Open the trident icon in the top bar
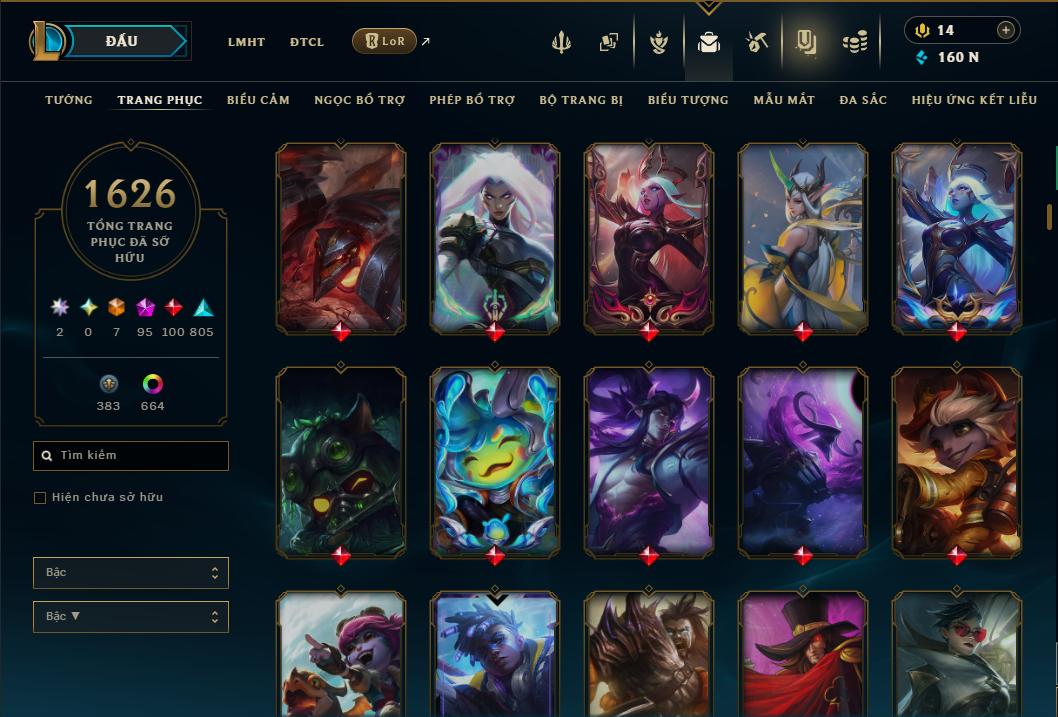The image size is (1058, 717). 561,42
